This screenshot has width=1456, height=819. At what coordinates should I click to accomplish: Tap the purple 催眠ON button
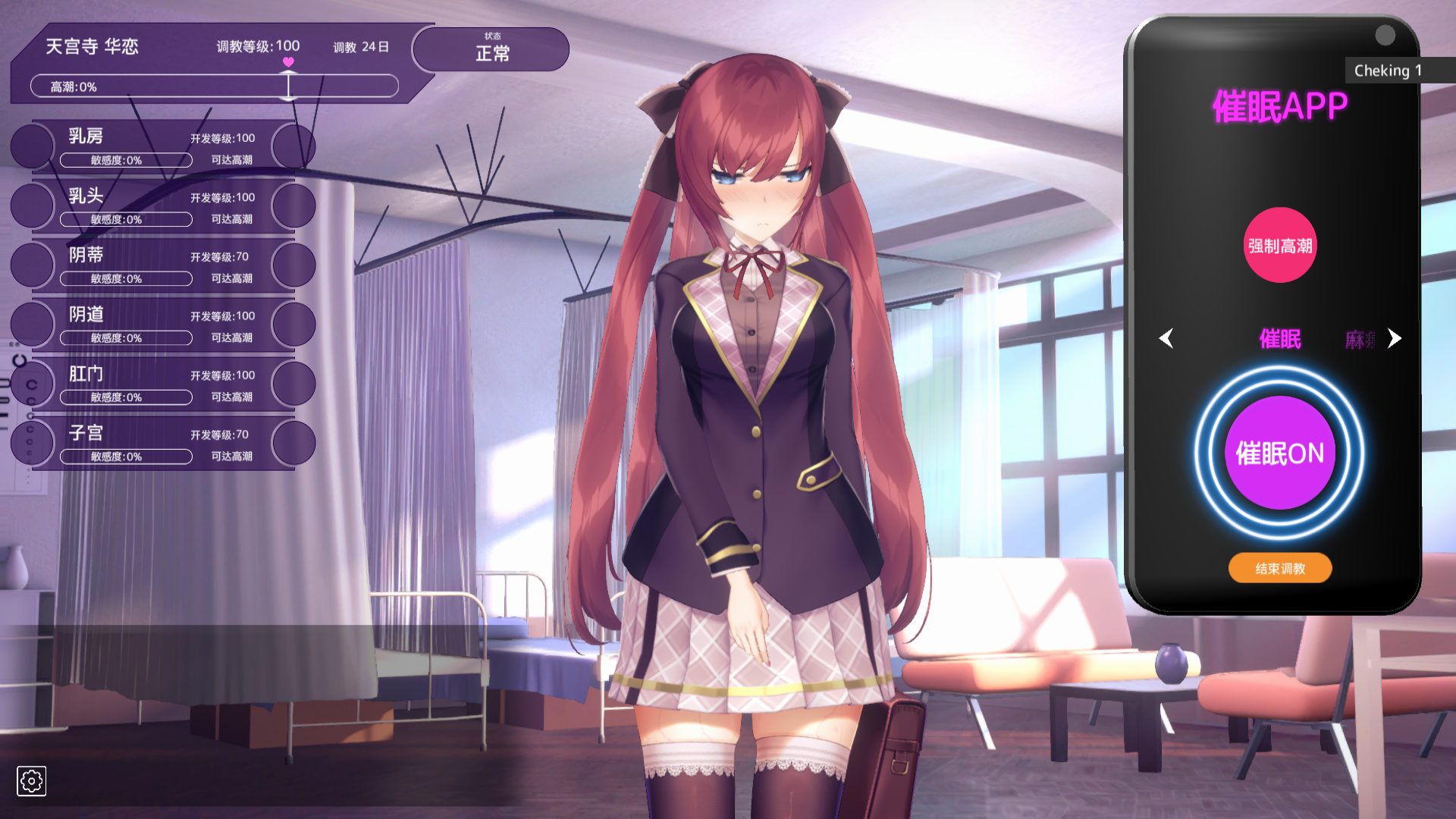click(x=1279, y=453)
